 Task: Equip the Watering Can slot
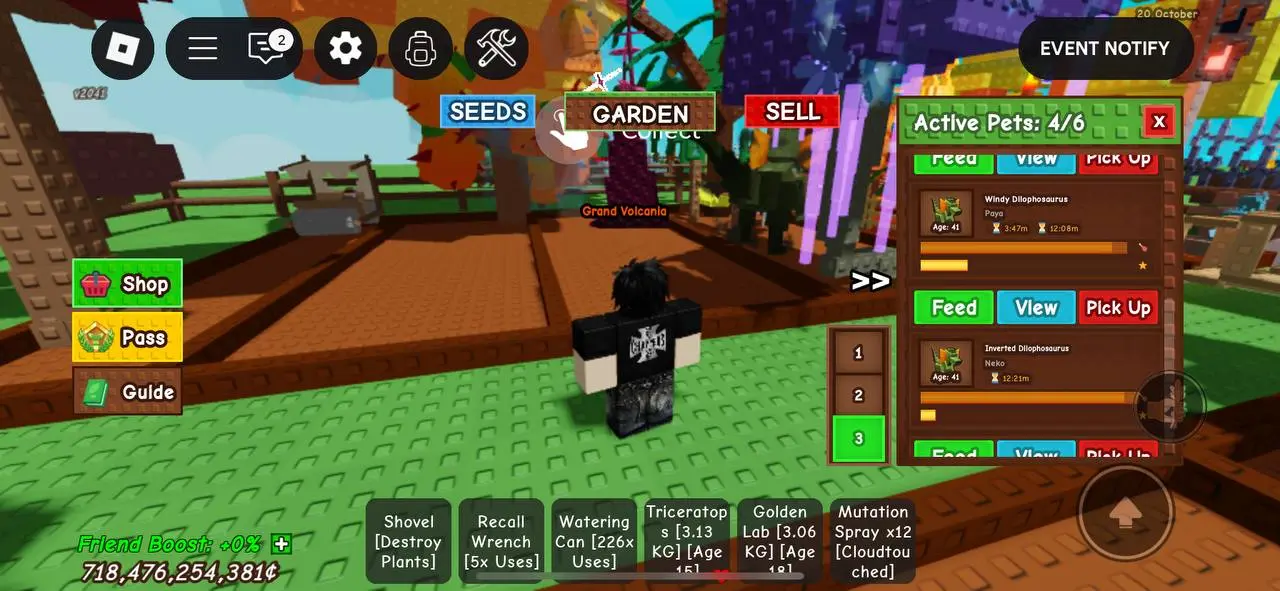(594, 541)
